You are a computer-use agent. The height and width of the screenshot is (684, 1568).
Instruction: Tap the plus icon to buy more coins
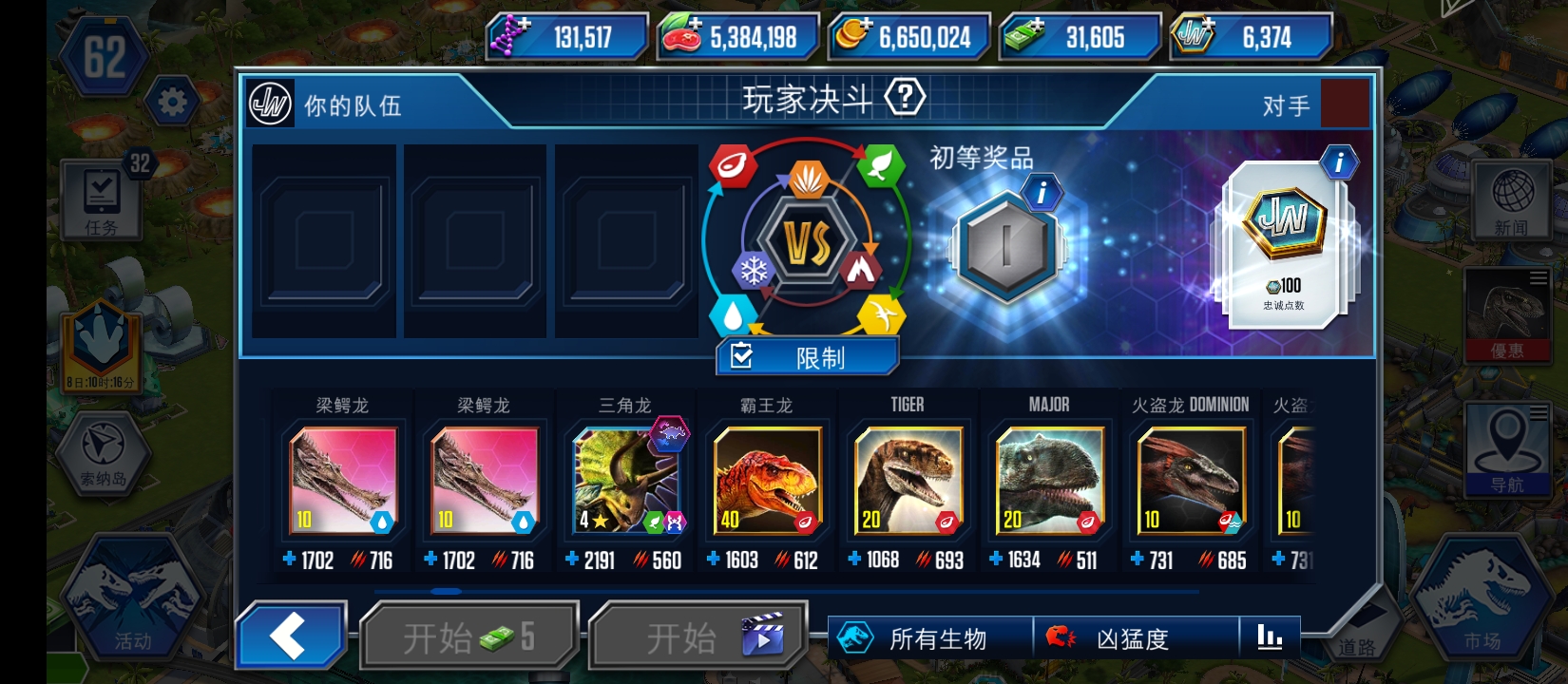(867, 26)
